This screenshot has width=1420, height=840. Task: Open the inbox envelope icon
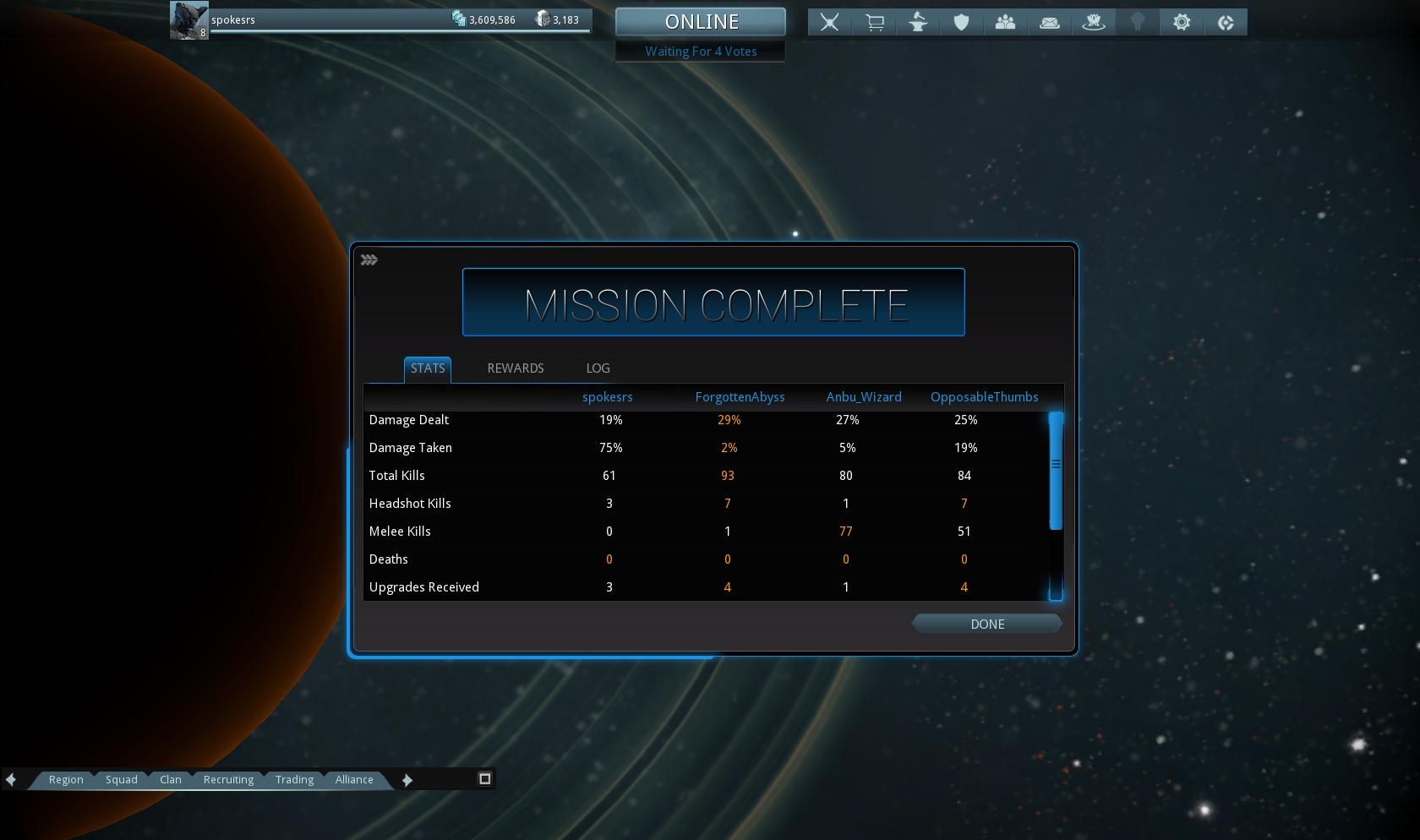pyautogui.click(x=1050, y=23)
